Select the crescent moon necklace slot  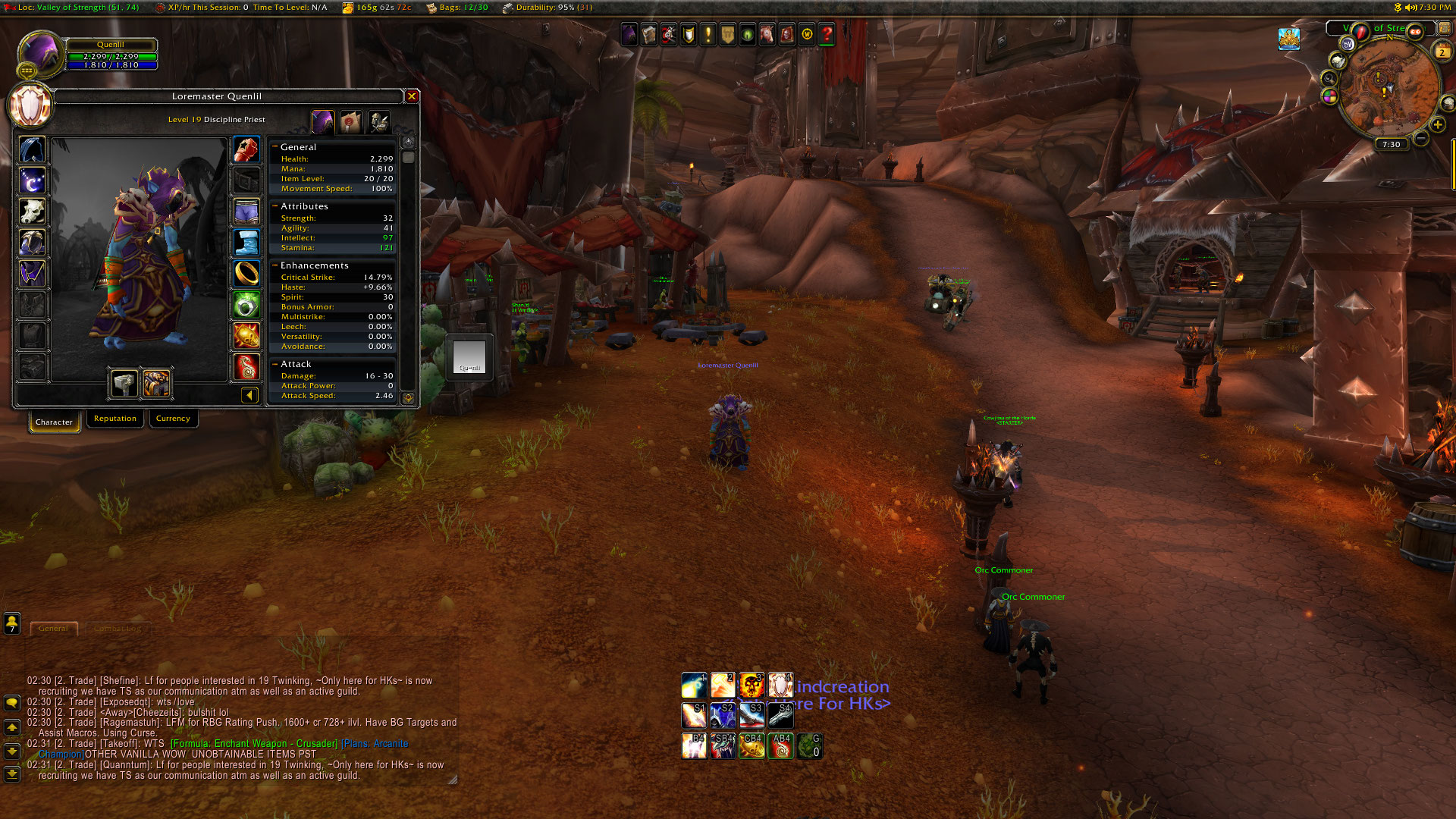coord(32,180)
